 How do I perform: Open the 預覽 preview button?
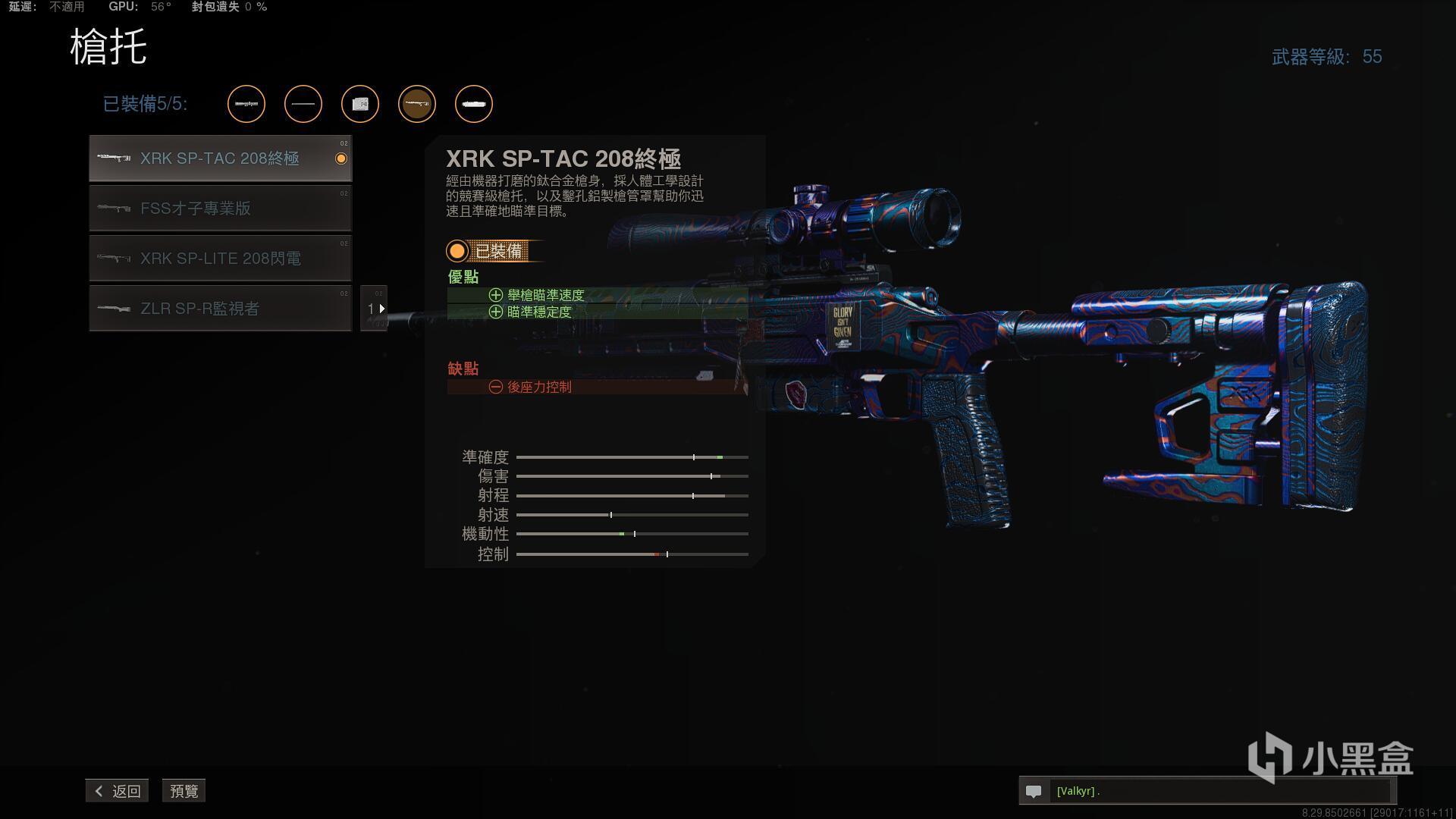[x=184, y=791]
